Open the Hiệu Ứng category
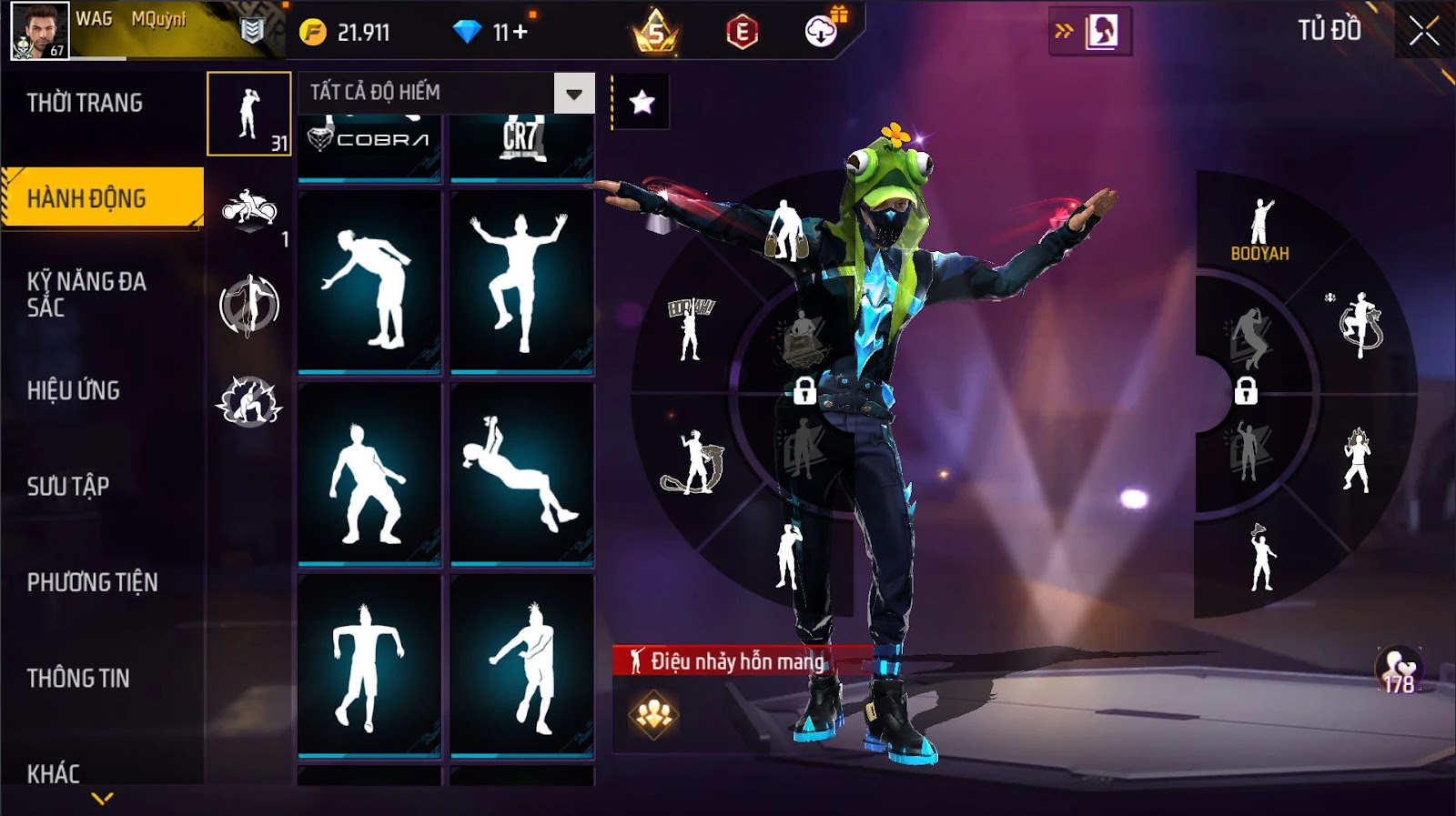Screen dimensions: 1456x816 (x=74, y=390)
